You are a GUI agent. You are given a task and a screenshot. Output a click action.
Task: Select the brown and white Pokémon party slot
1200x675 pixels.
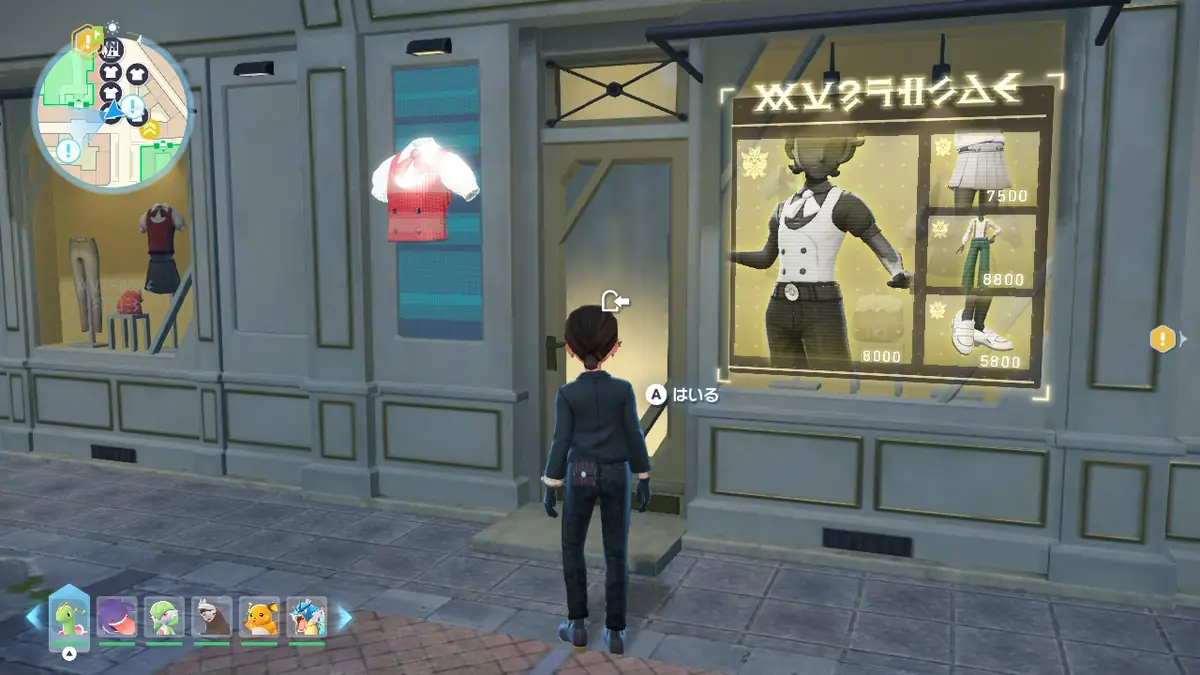(x=212, y=618)
